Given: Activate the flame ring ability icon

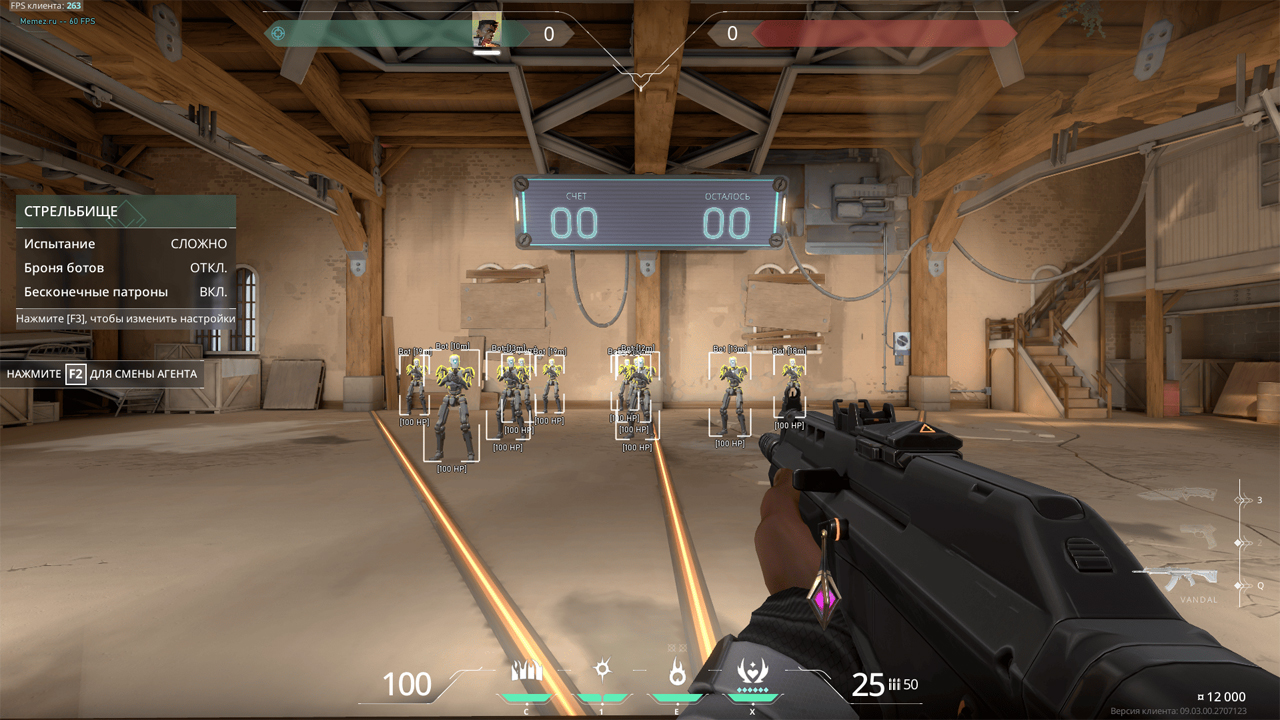Looking at the screenshot, I should coord(677,673).
